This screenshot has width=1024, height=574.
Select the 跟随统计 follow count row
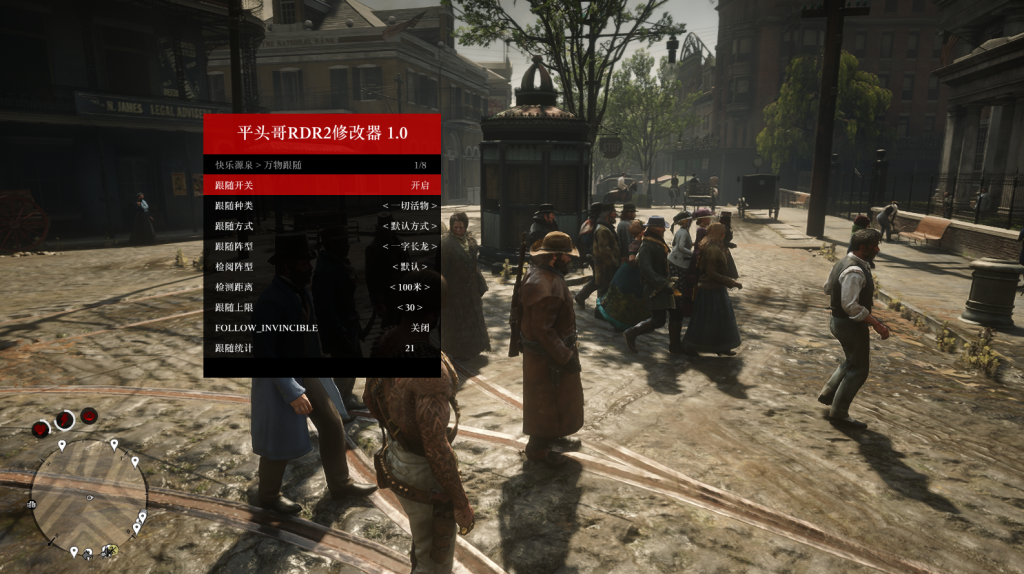322,348
